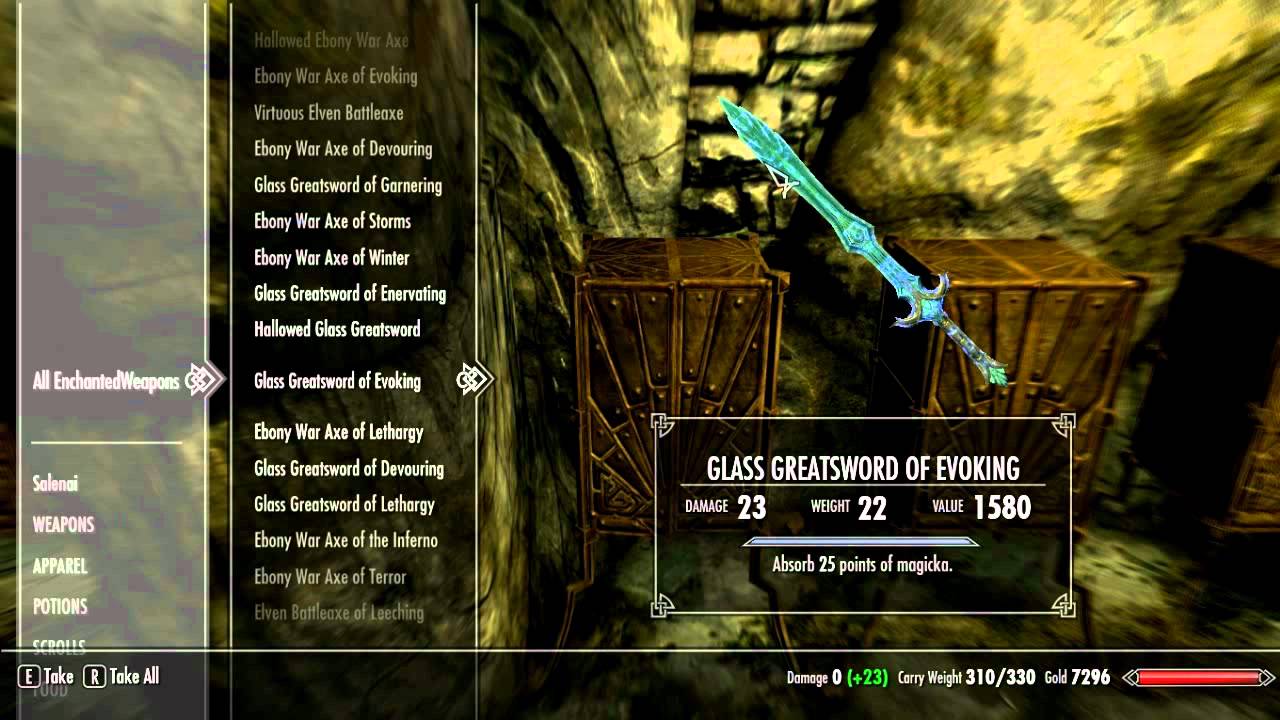Choose Ebony War Axe of Devouring
1280x720 pixels.
click(x=343, y=149)
